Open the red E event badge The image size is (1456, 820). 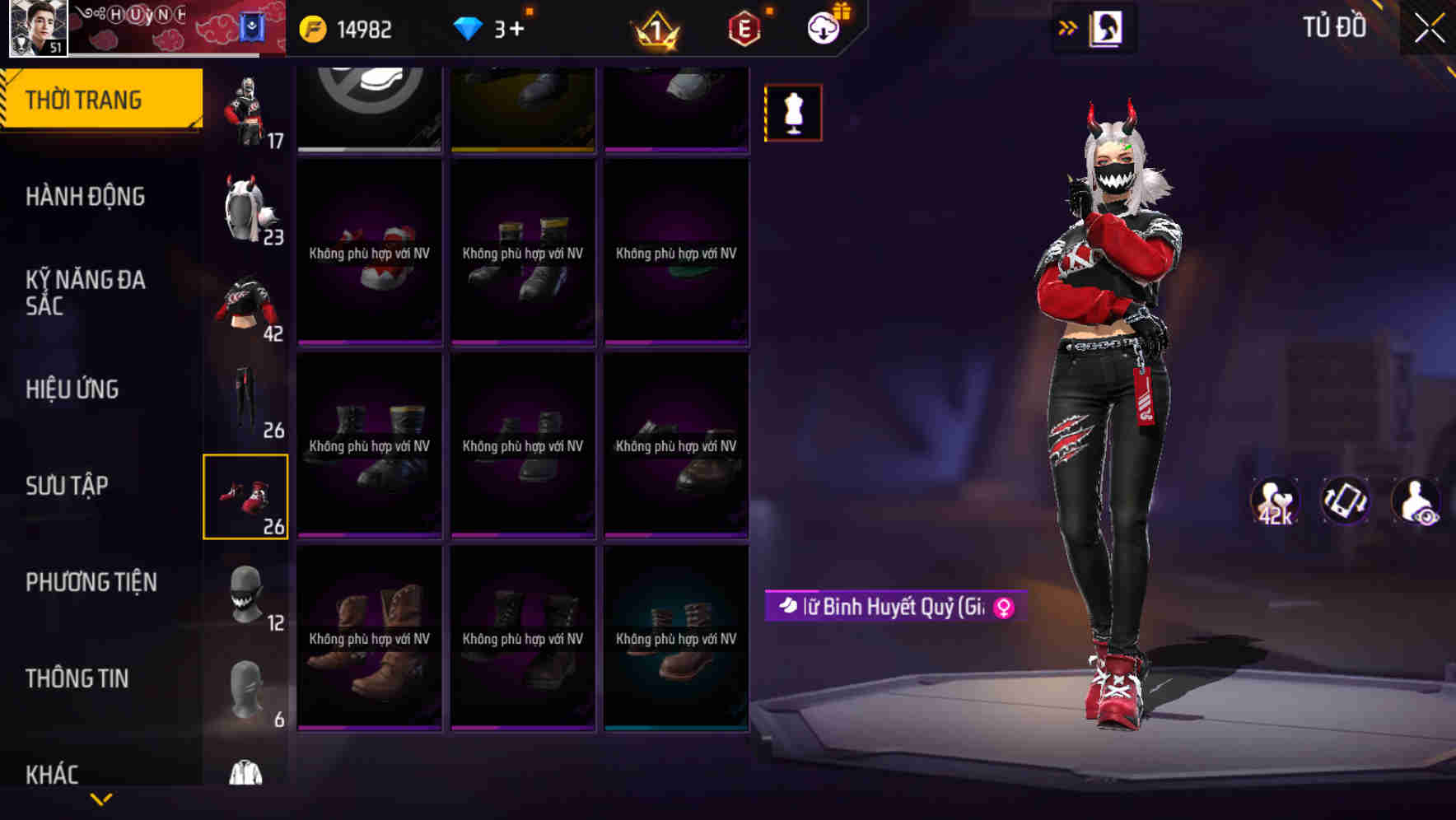click(745, 30)
